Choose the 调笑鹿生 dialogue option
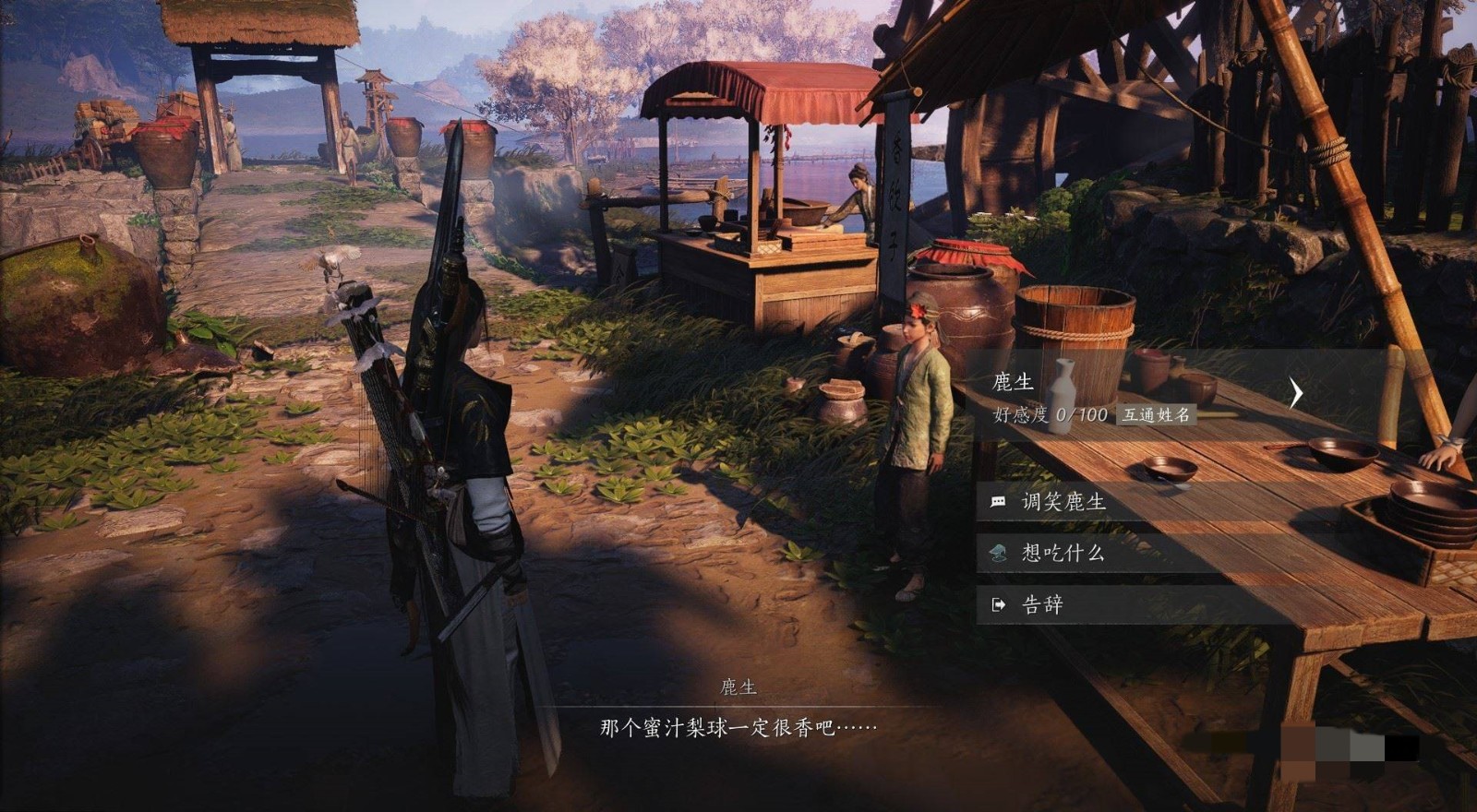 (x=1063, y=502)
